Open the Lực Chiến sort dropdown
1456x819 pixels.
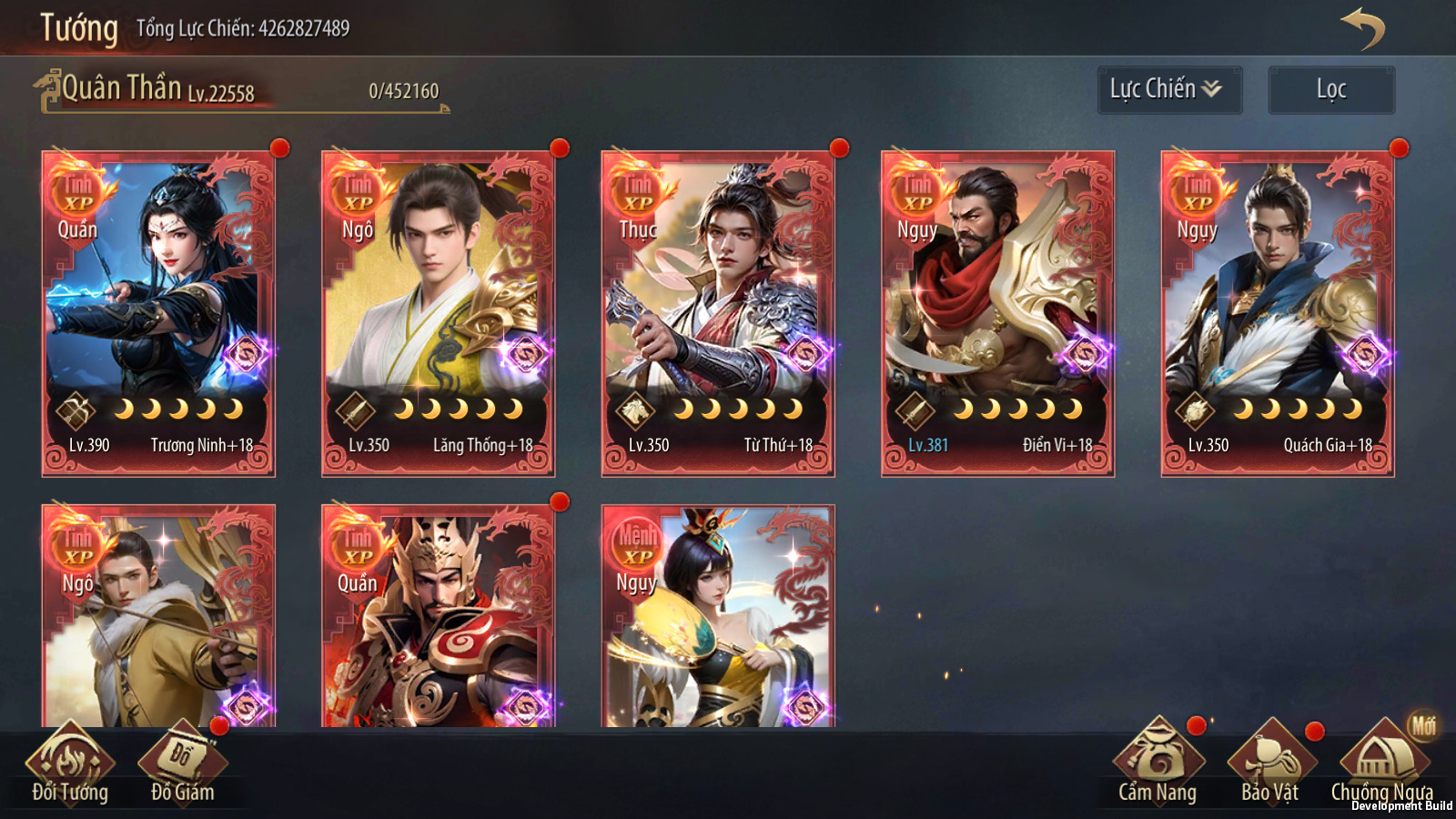click(1168, 89)
